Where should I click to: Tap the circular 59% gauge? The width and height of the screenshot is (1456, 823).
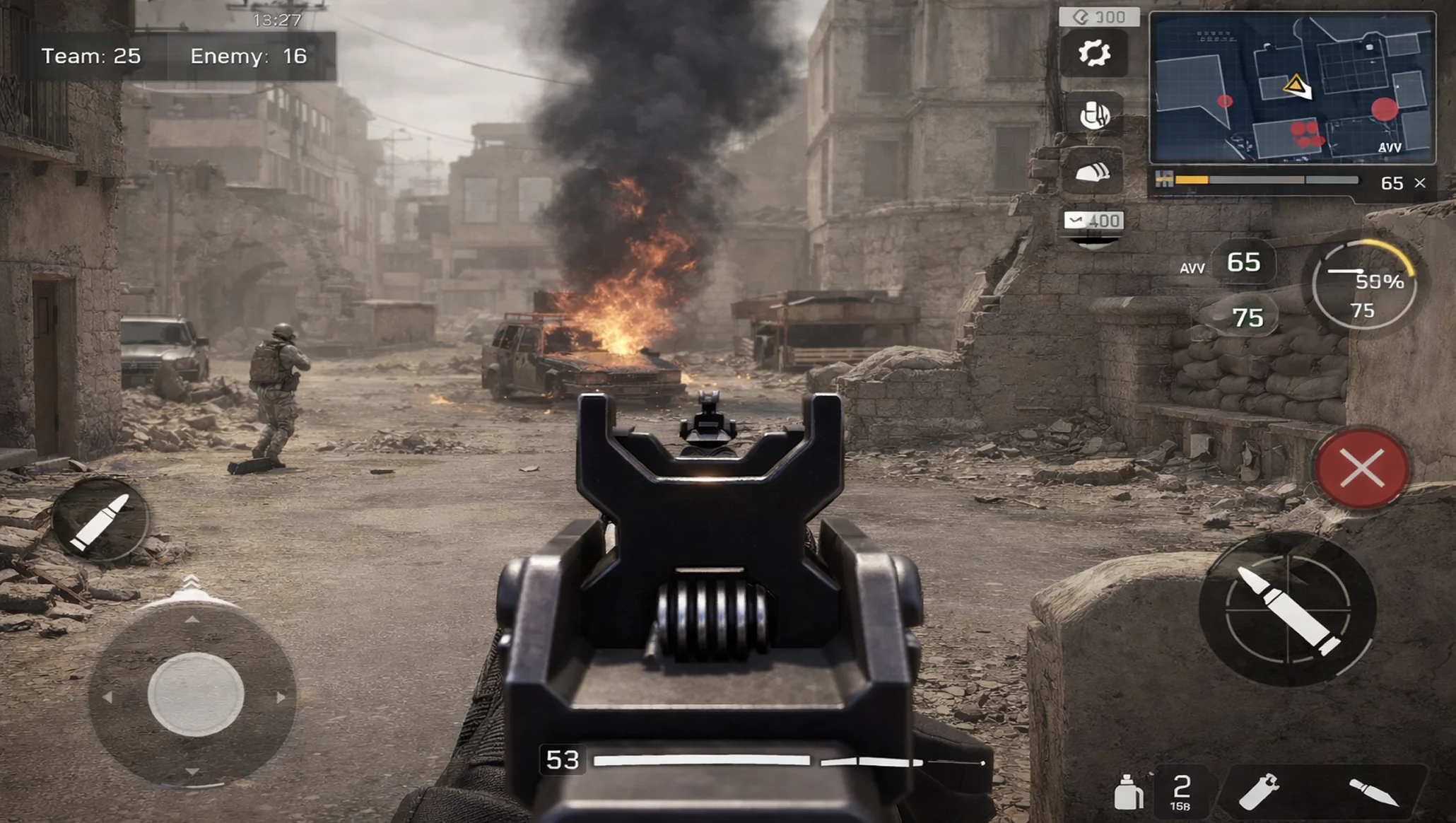tap(1364, 286)
